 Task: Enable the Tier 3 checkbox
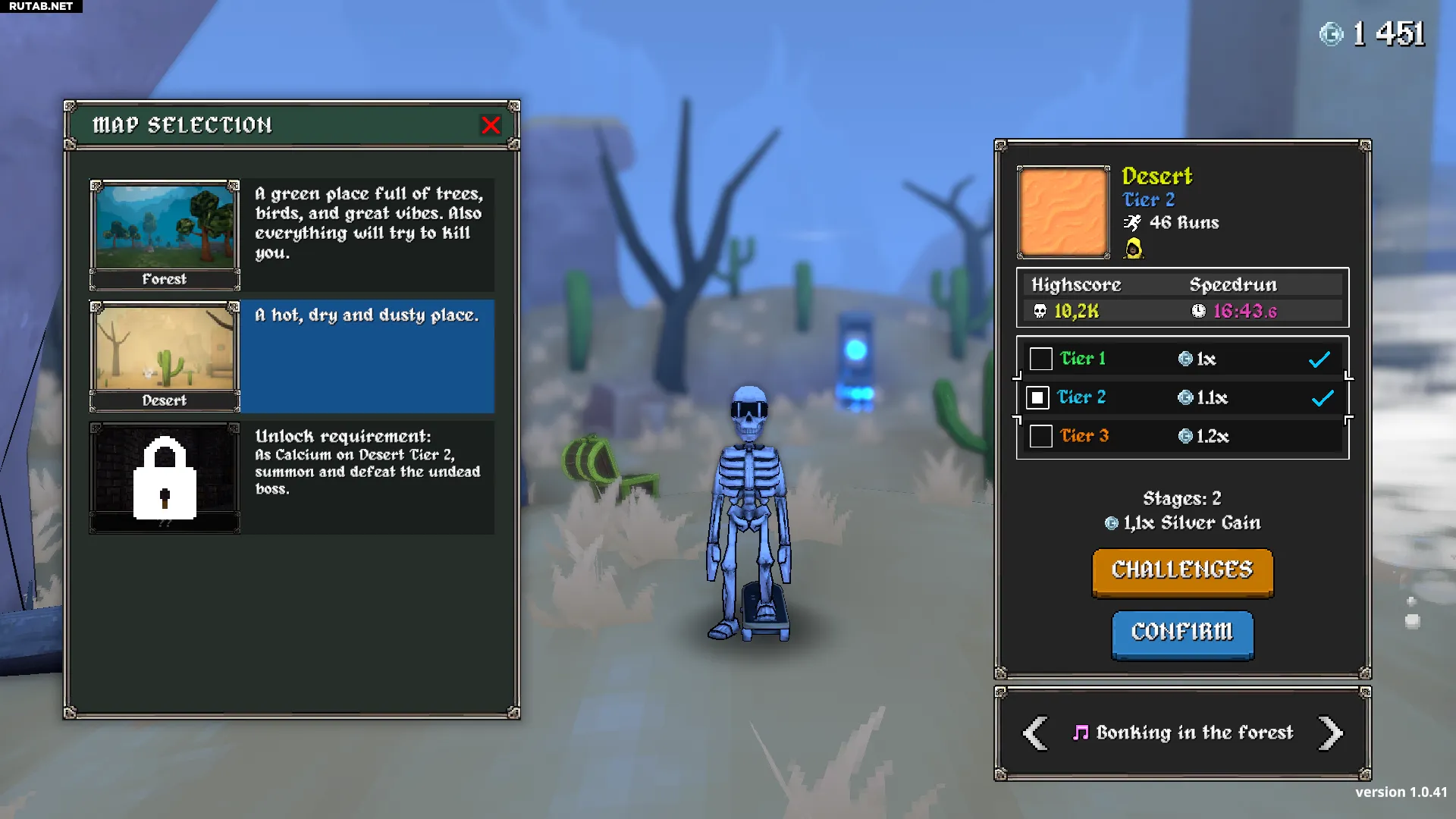click(x=1040, y=436)
